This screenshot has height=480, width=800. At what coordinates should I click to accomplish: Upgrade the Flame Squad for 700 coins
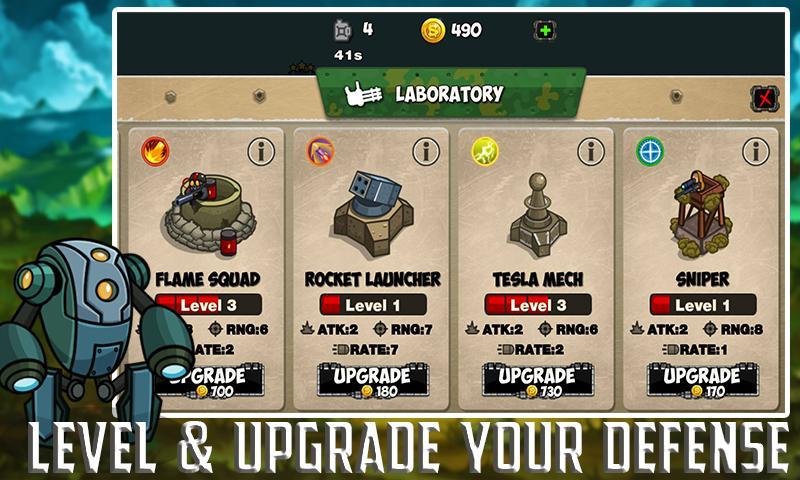click(x=209, y=381)
